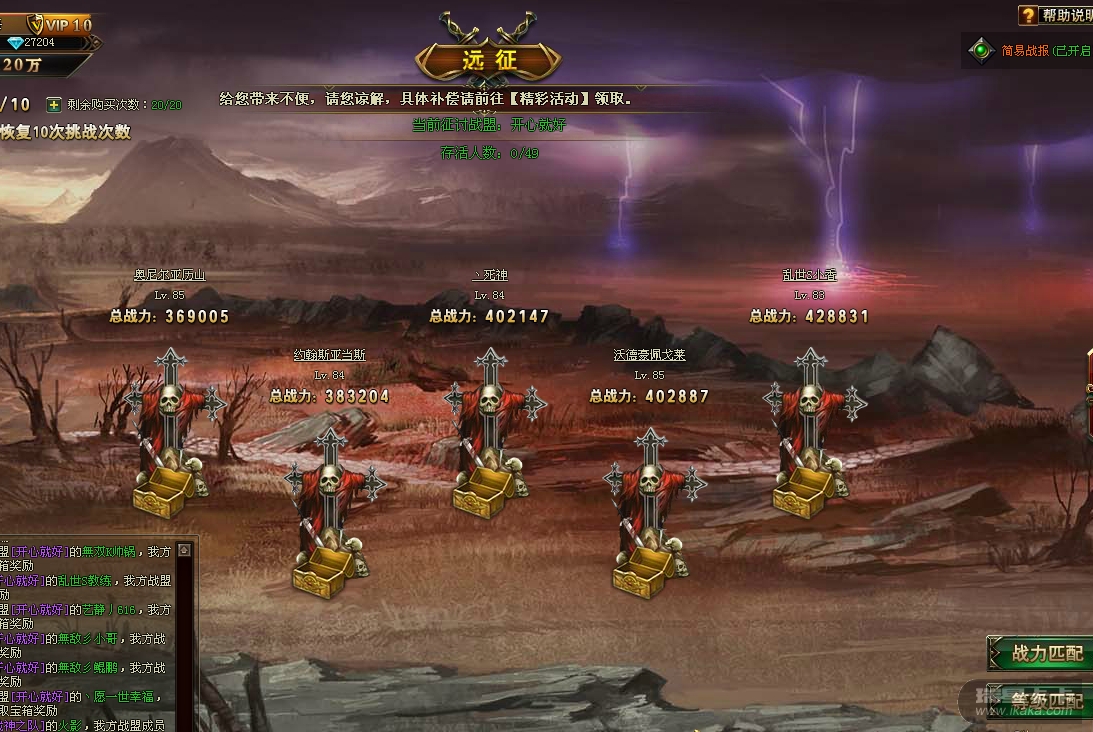
Task: Toggle the 简易战报 green gem switch
Action: tap(982, 50)
